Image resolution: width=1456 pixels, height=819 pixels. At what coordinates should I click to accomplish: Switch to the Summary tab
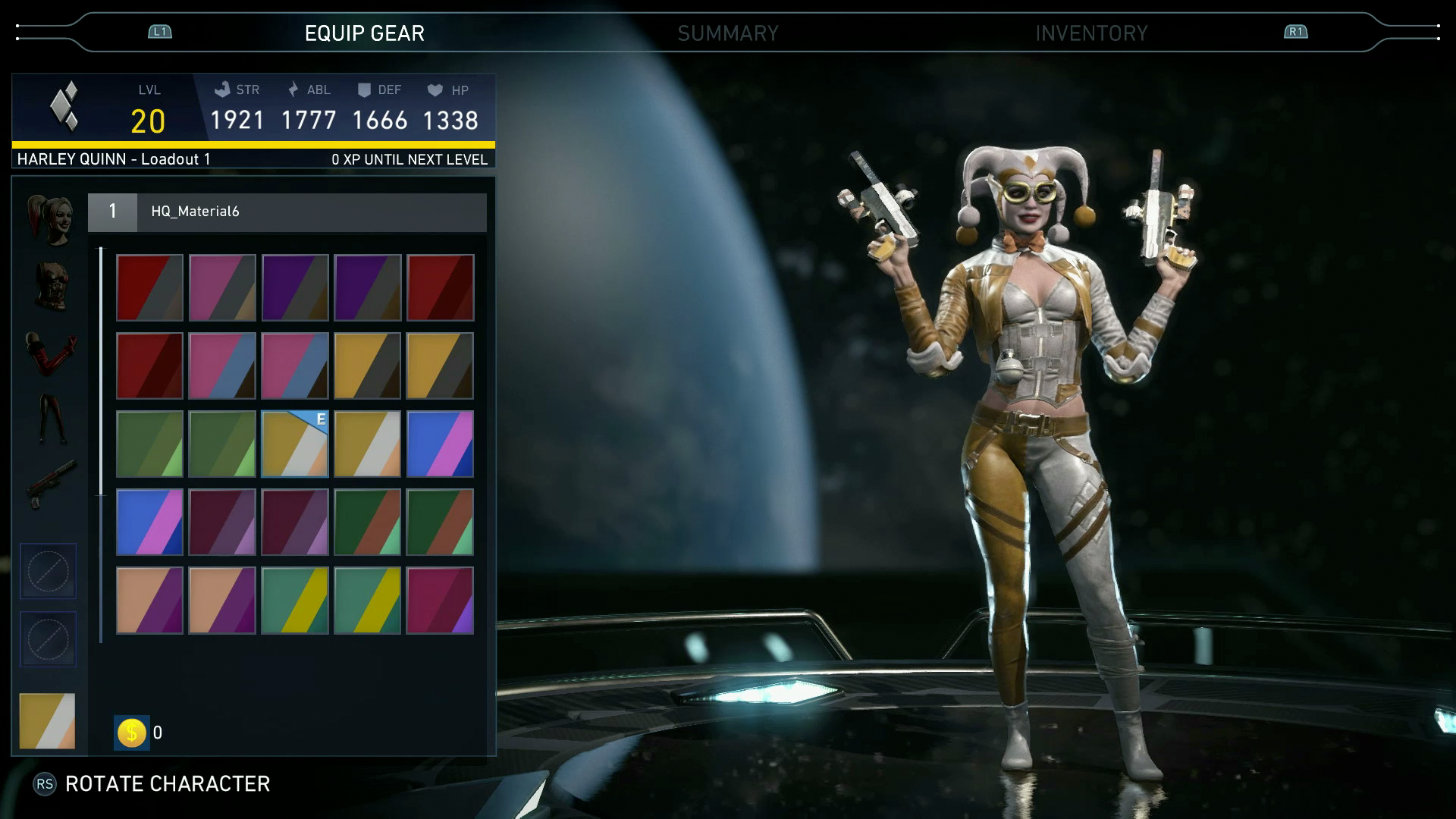(x=727, y=33)
